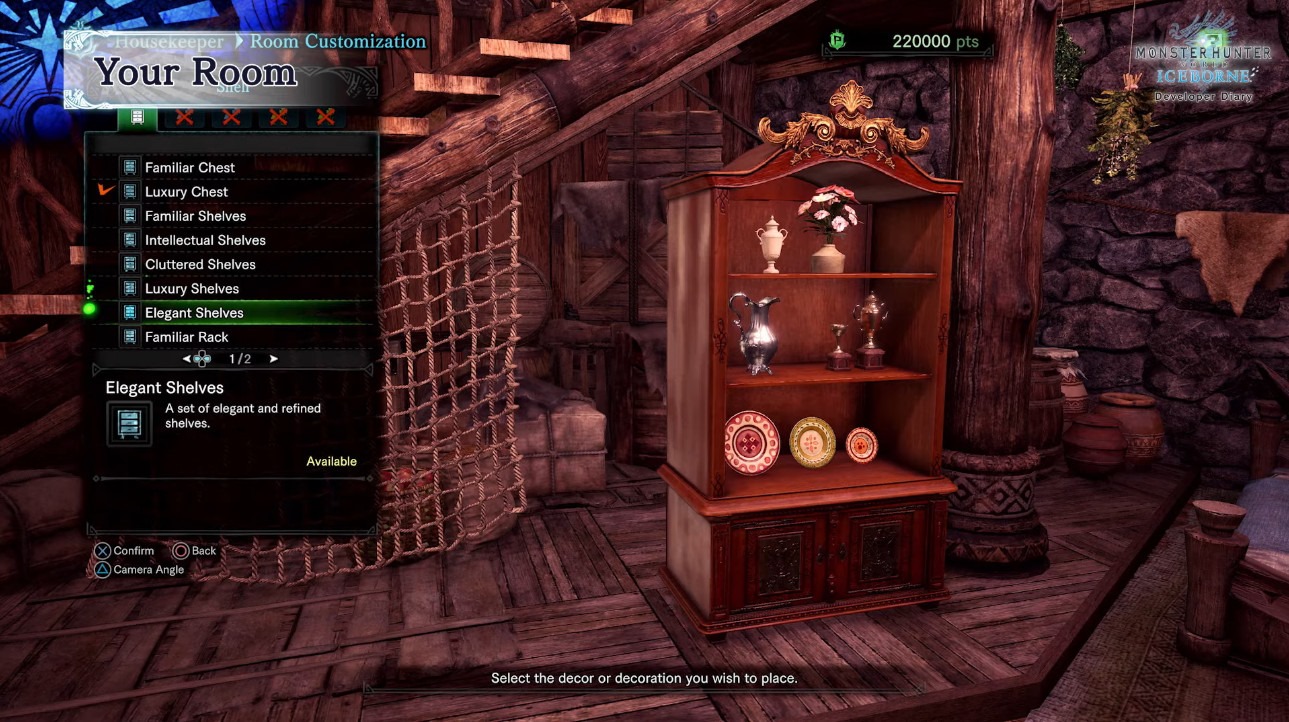Go to next list page arrow
Viewport: 1289px width, 722px height.
coord(274,359)
